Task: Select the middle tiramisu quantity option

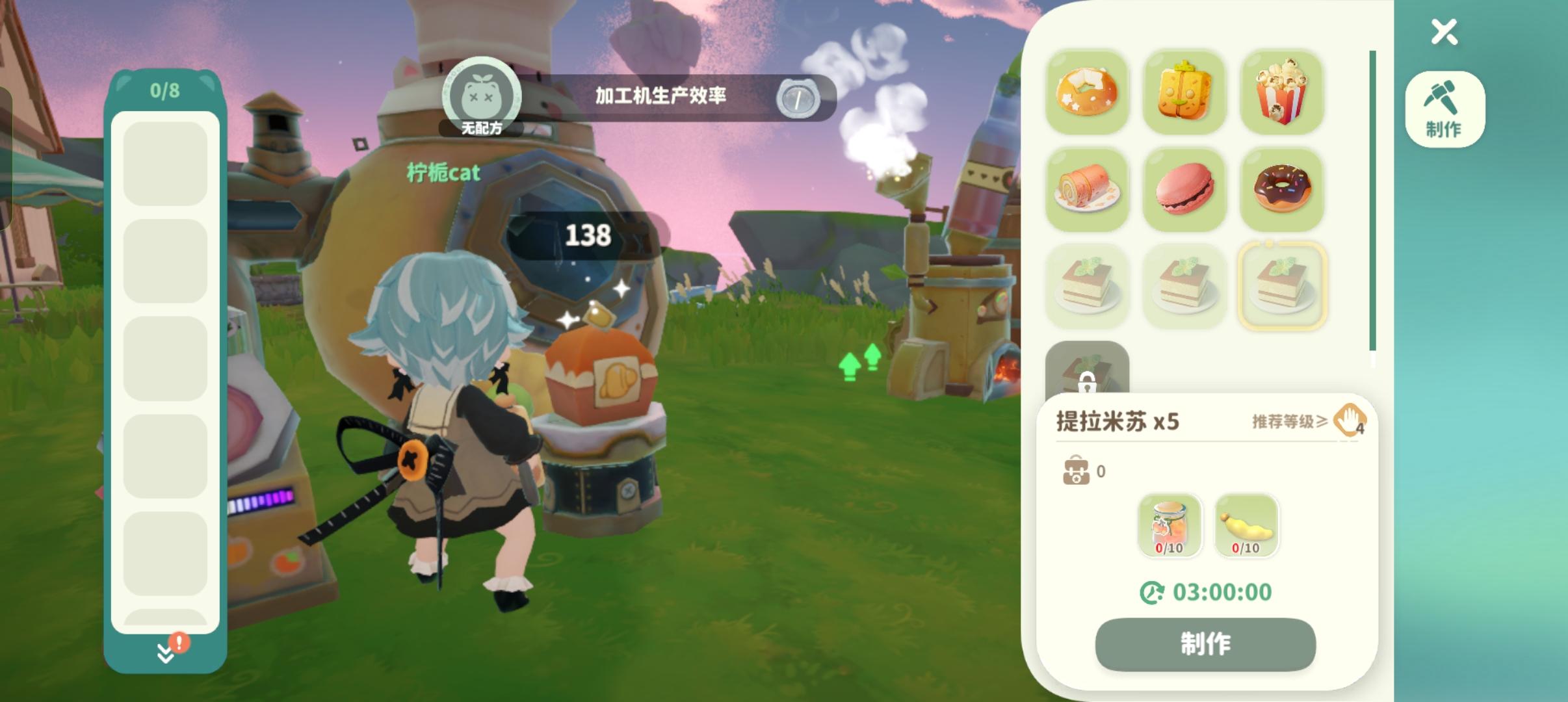Action: [x=1185, y=286]
